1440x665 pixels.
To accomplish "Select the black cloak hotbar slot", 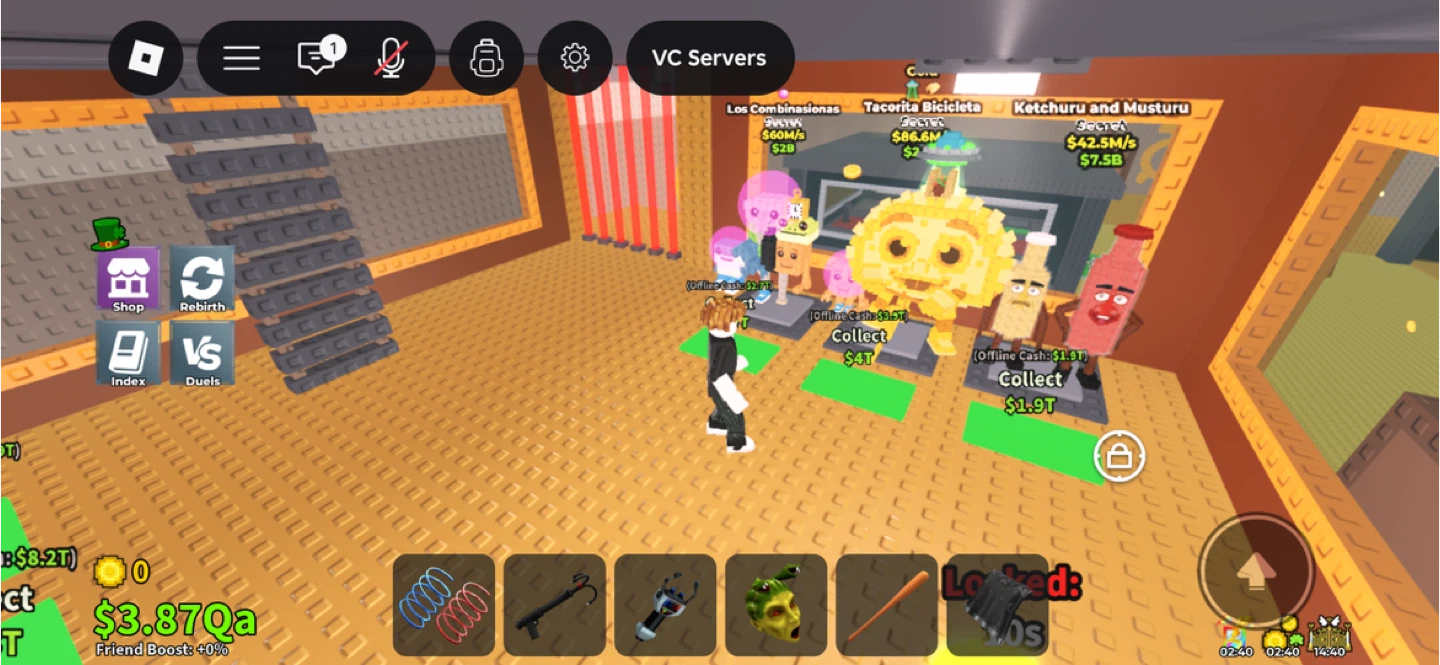I will [997, 605].
